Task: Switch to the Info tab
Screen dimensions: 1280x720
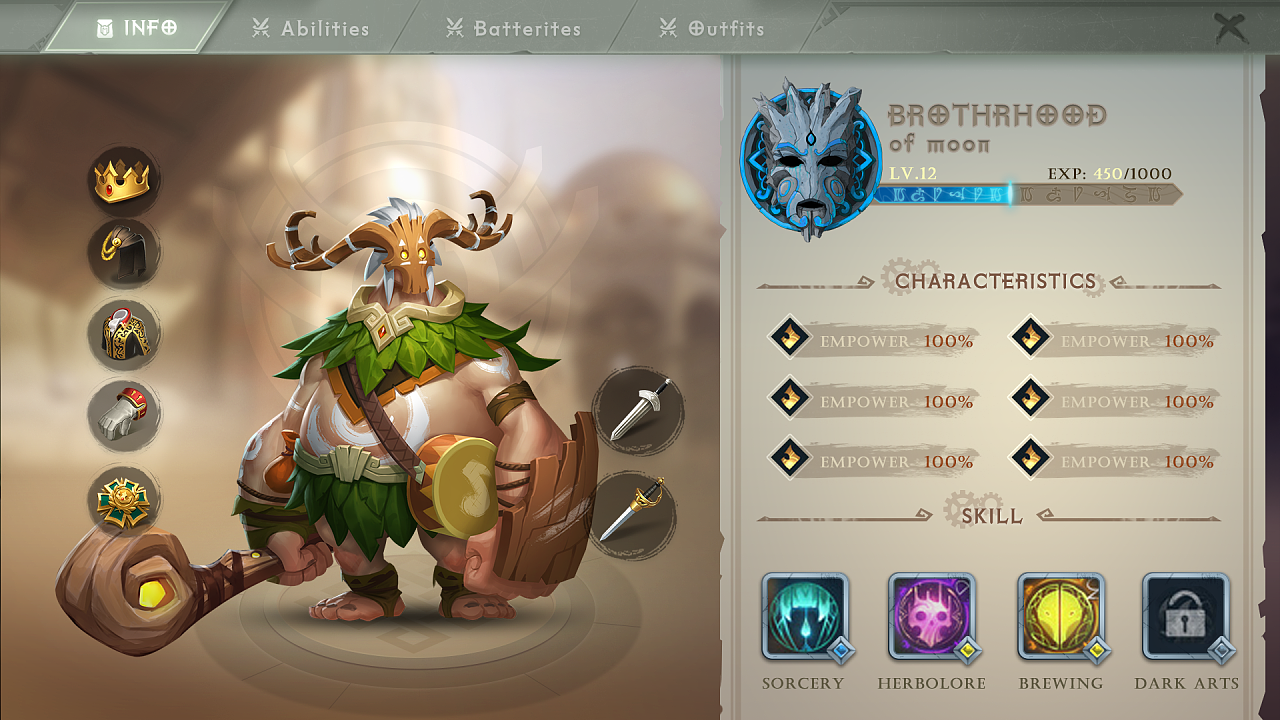Action: [x=137, y=28]
